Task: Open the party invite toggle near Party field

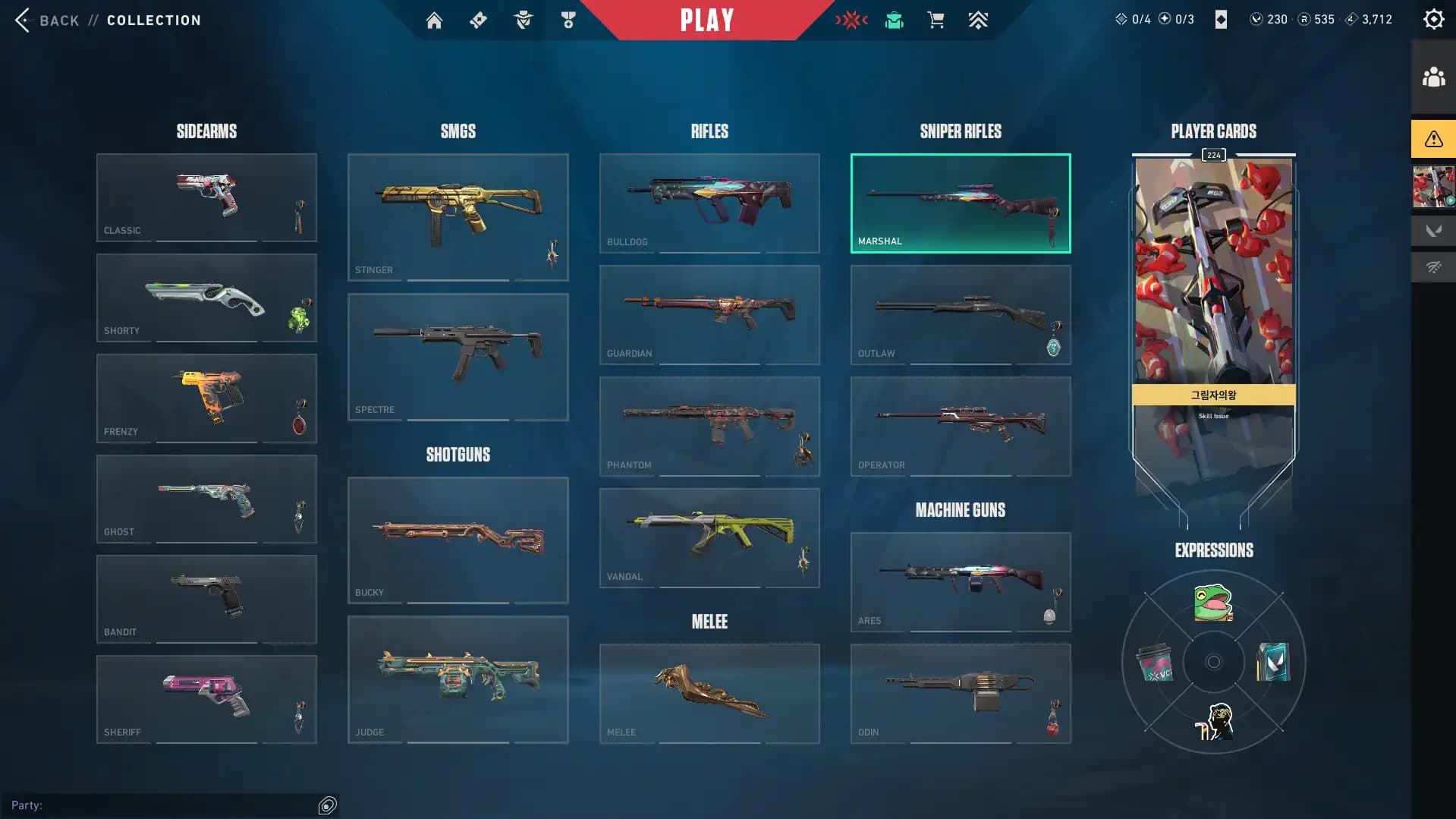Action: [328, 805]
